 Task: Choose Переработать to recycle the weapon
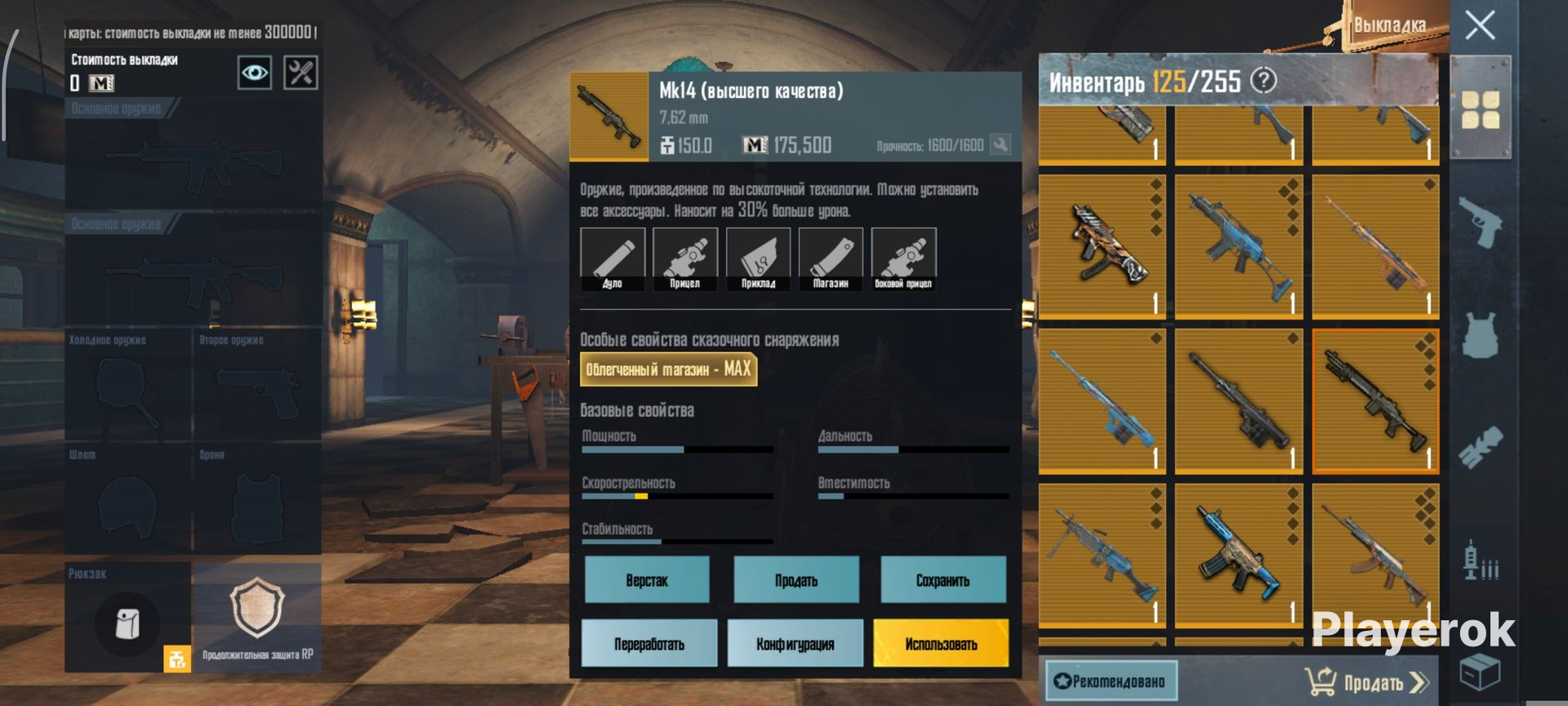(x=649, y=644)
